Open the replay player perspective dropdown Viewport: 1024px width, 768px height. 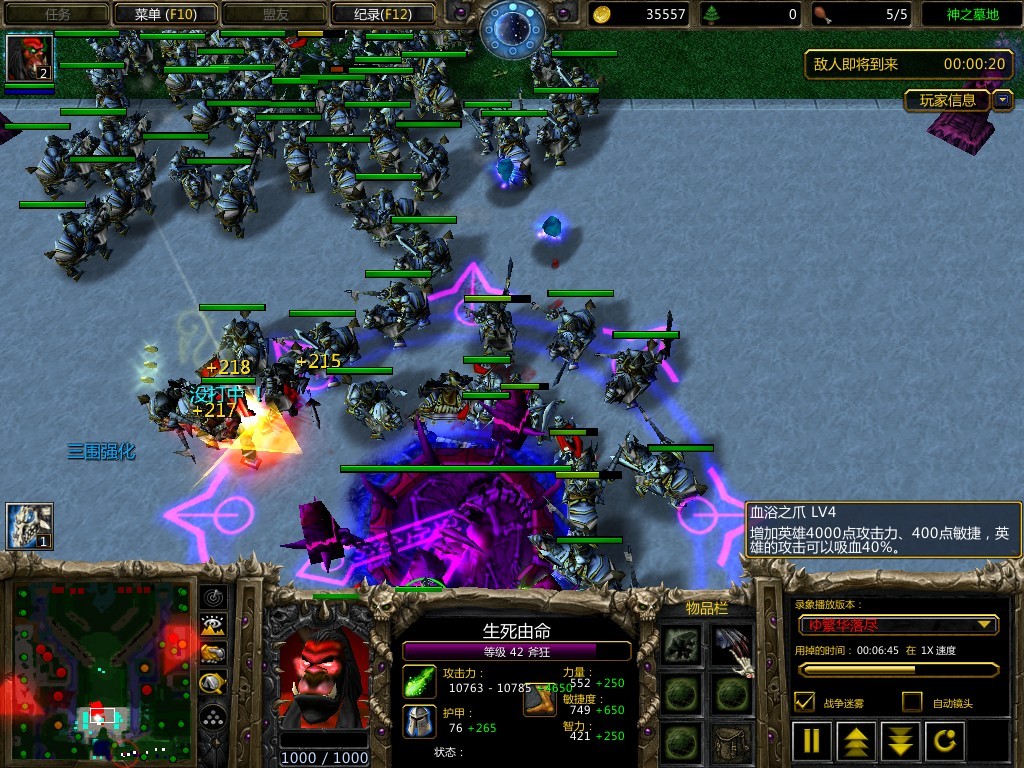point(897,625)
